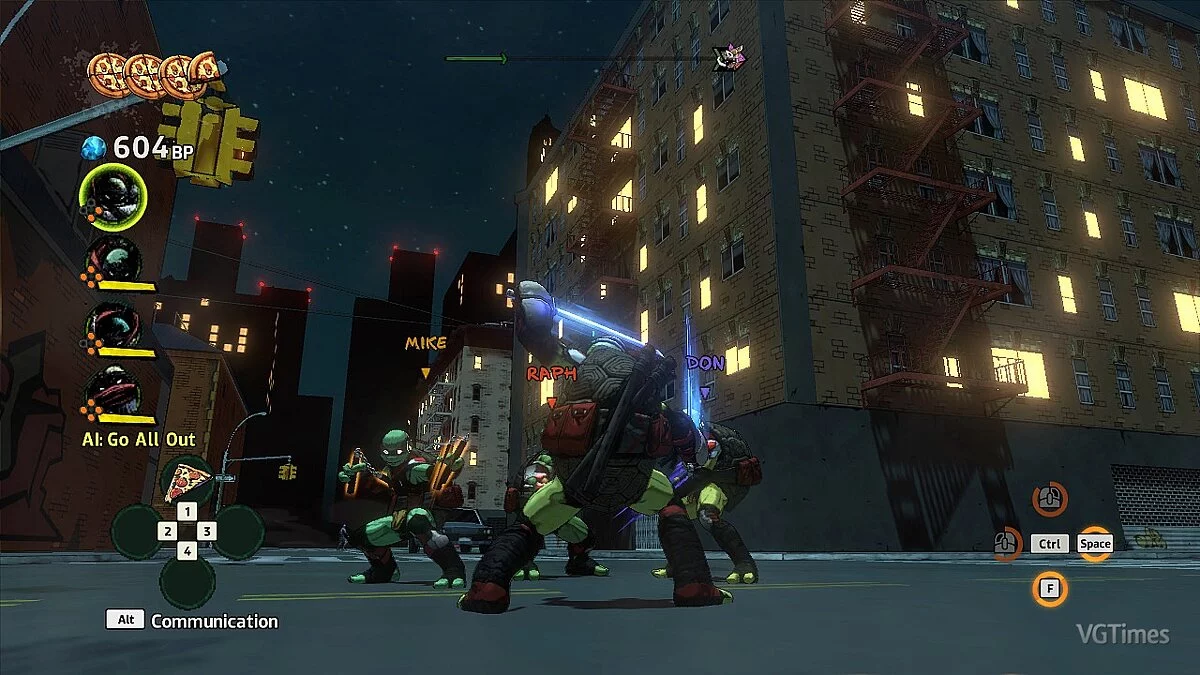This screenshot has width=1200, height=675.
Task: Click the green-ringed active turtle portrait
Action: coord(113,197)
